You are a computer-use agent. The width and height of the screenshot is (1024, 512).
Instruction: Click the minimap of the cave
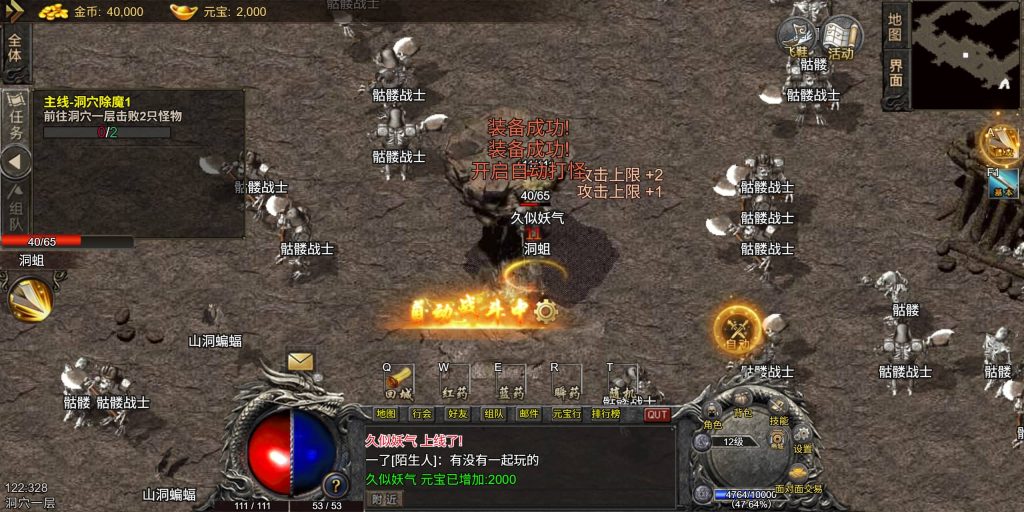click(964, 54)
